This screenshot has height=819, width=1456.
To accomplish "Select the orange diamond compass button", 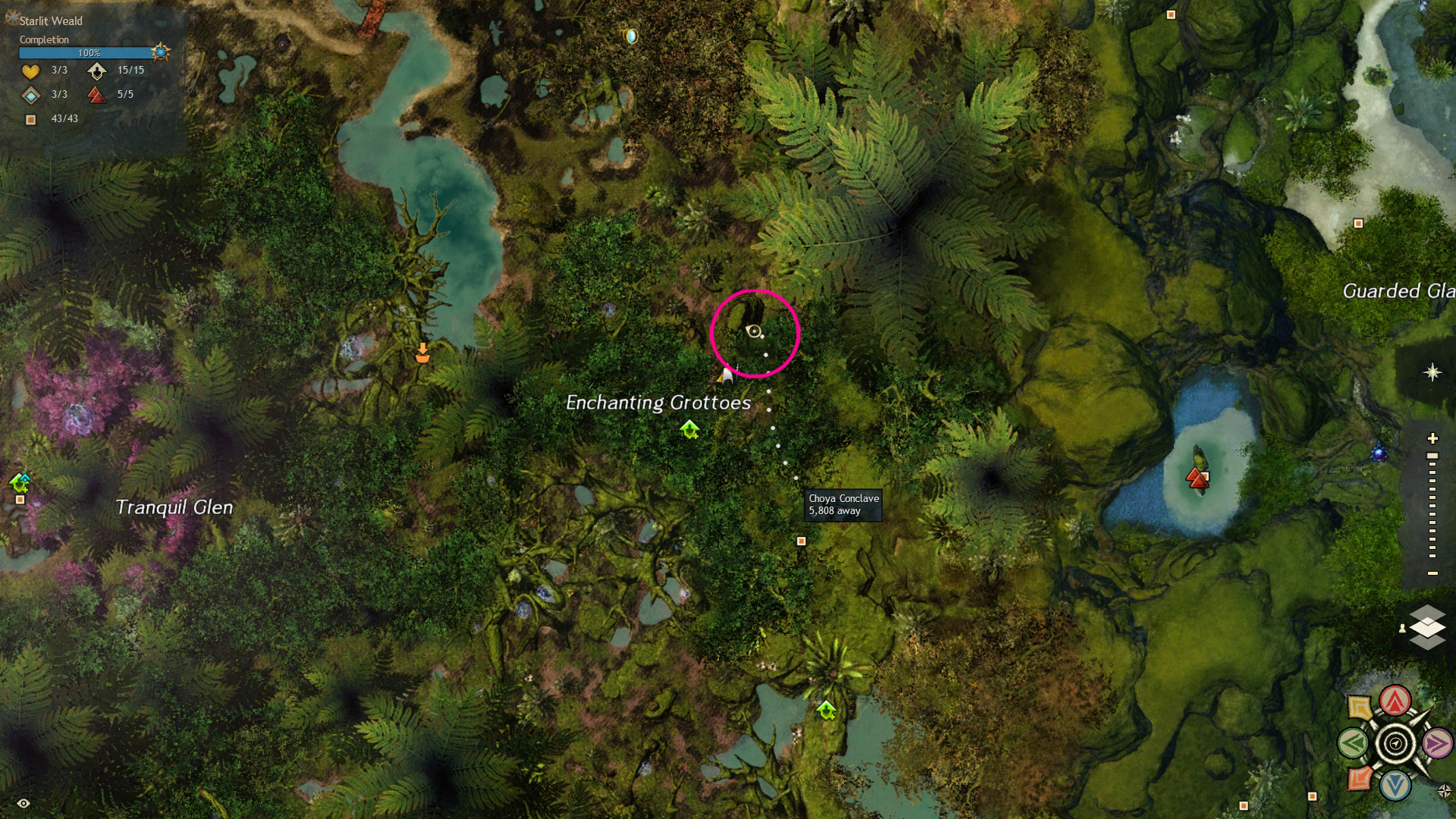I will tap(1360, 778).
